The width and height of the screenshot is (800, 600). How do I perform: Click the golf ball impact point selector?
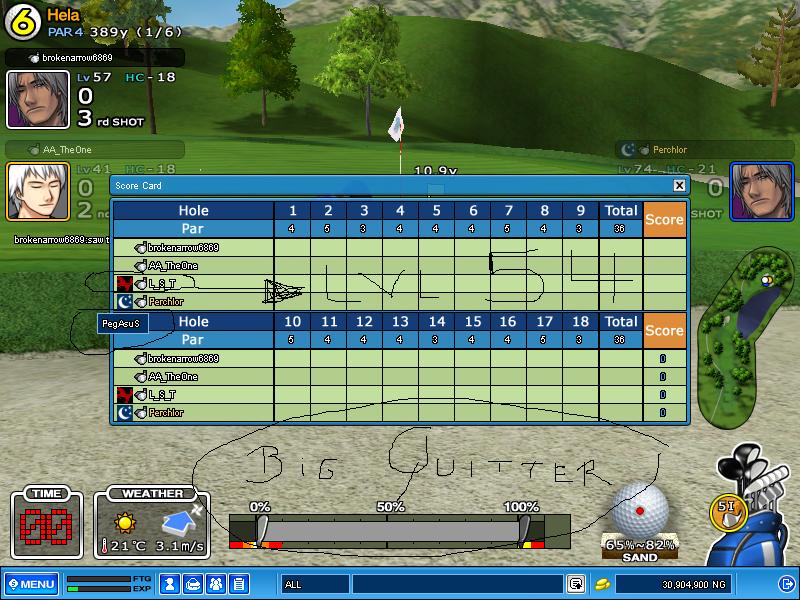click(639, 510)
